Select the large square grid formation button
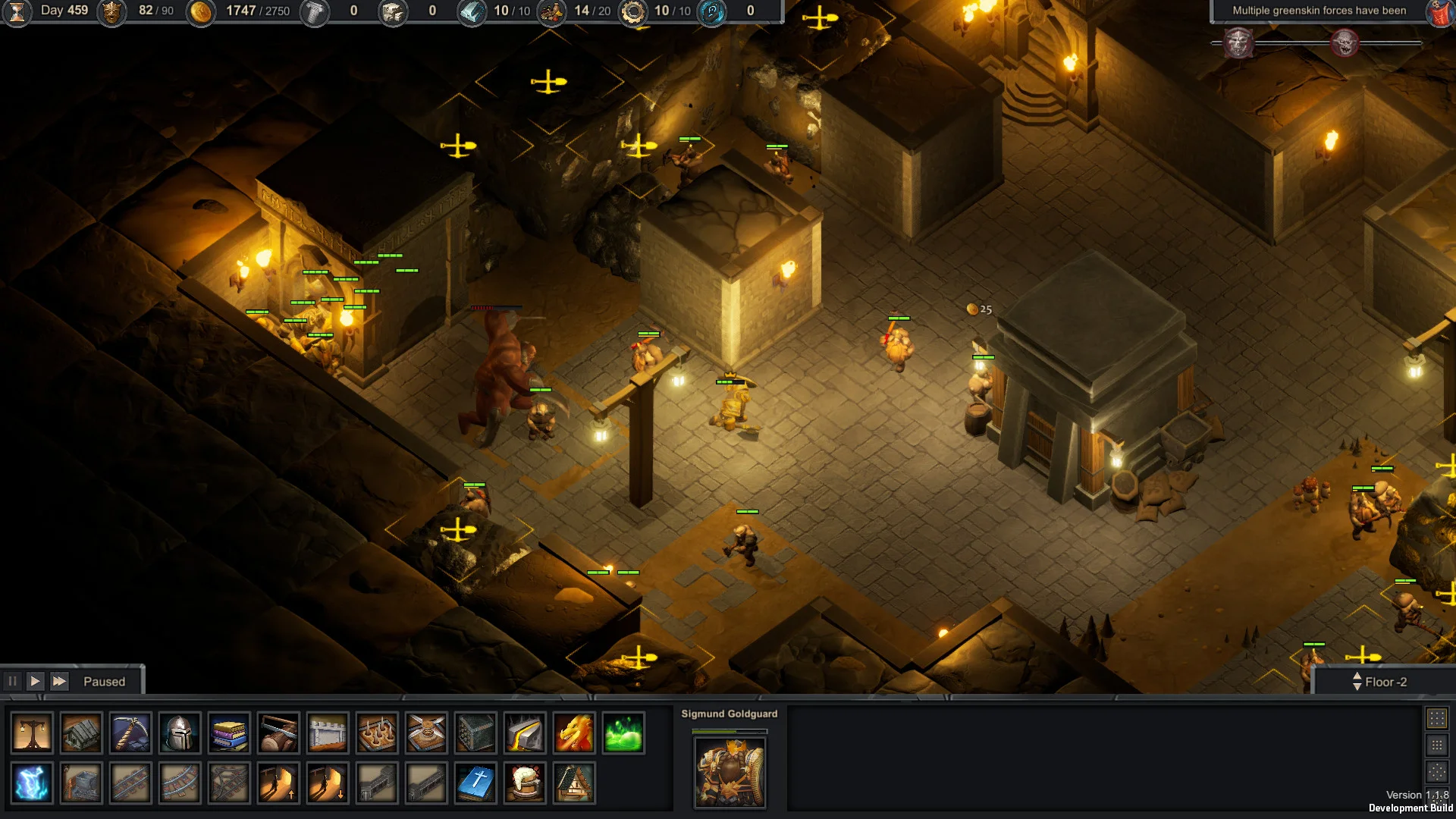The height and width of the screenshot is (819, 1456). (x=1436, y=718)
